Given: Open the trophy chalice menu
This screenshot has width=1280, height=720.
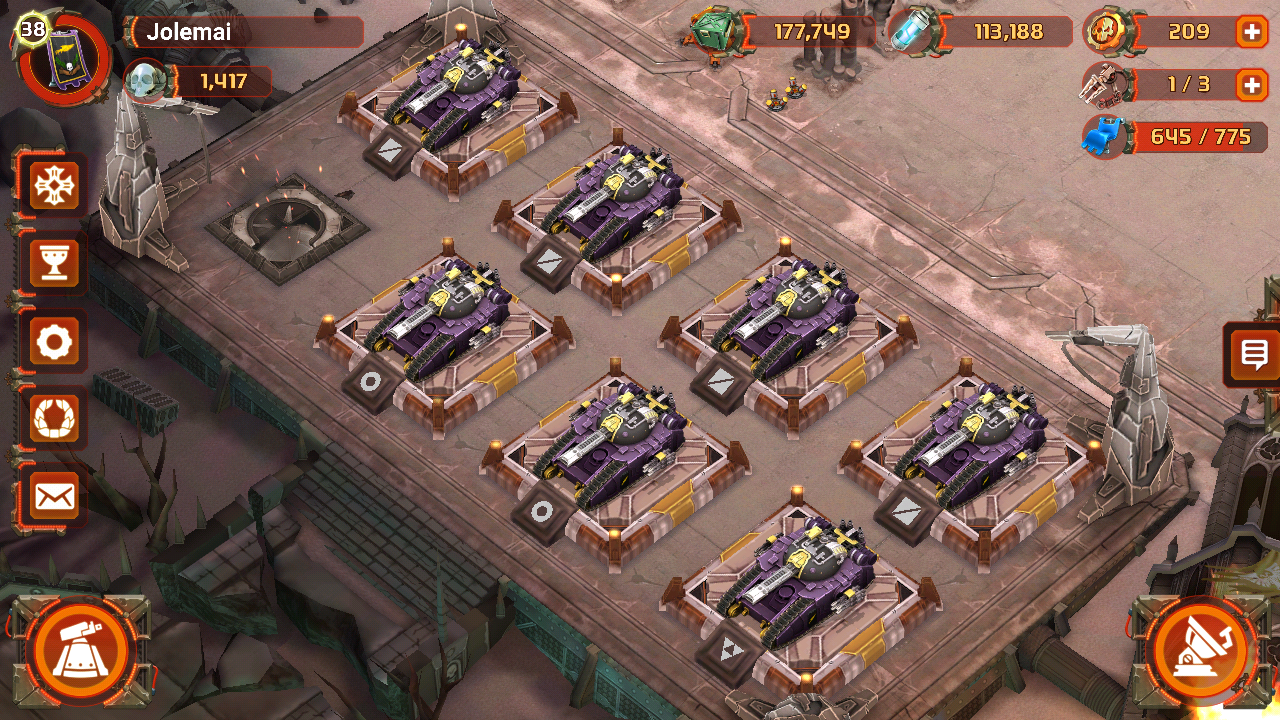Looking at the screenshot, I should [x=54, y=264].
